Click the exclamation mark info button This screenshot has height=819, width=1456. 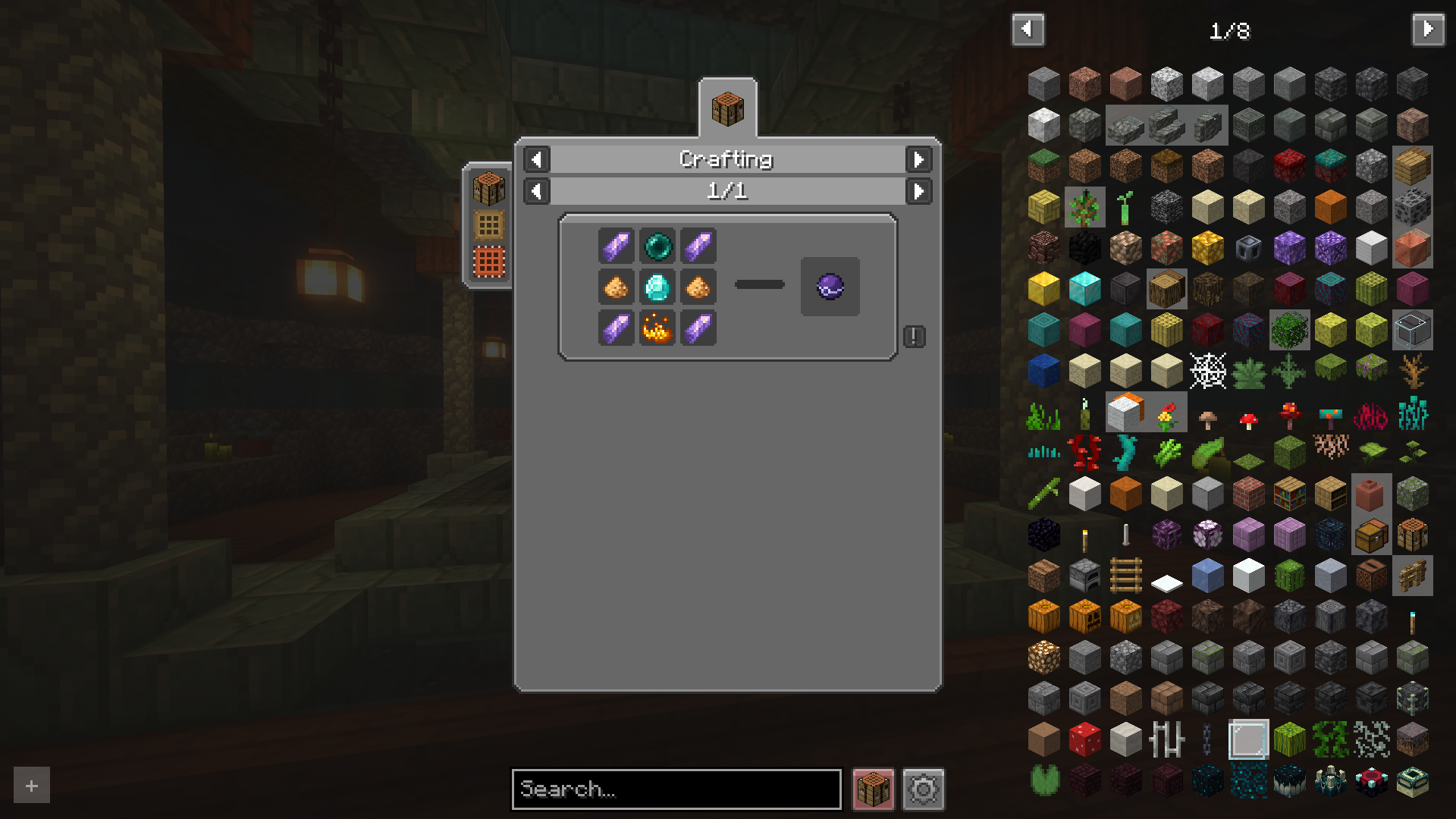914,336
